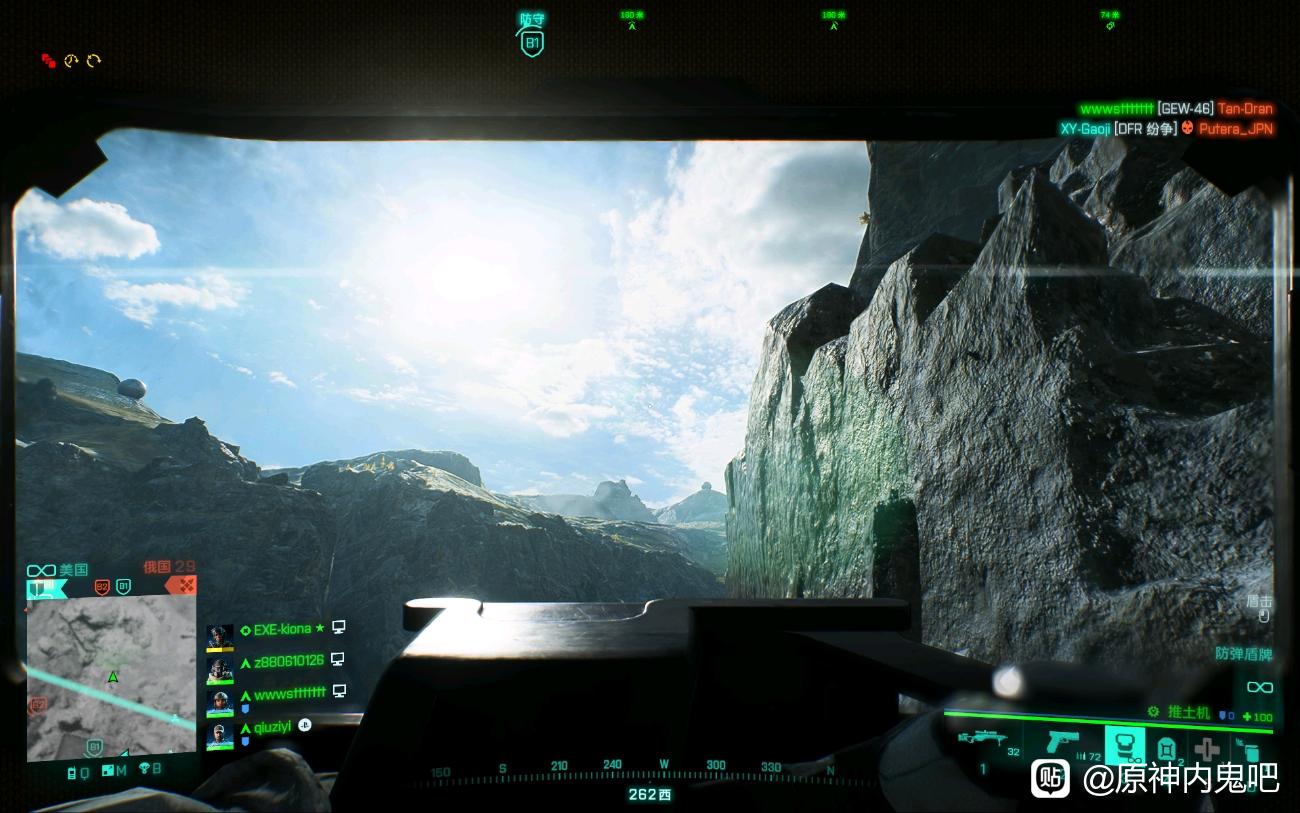Click the parachute call-in icon below the minimap

coord(144,770)
